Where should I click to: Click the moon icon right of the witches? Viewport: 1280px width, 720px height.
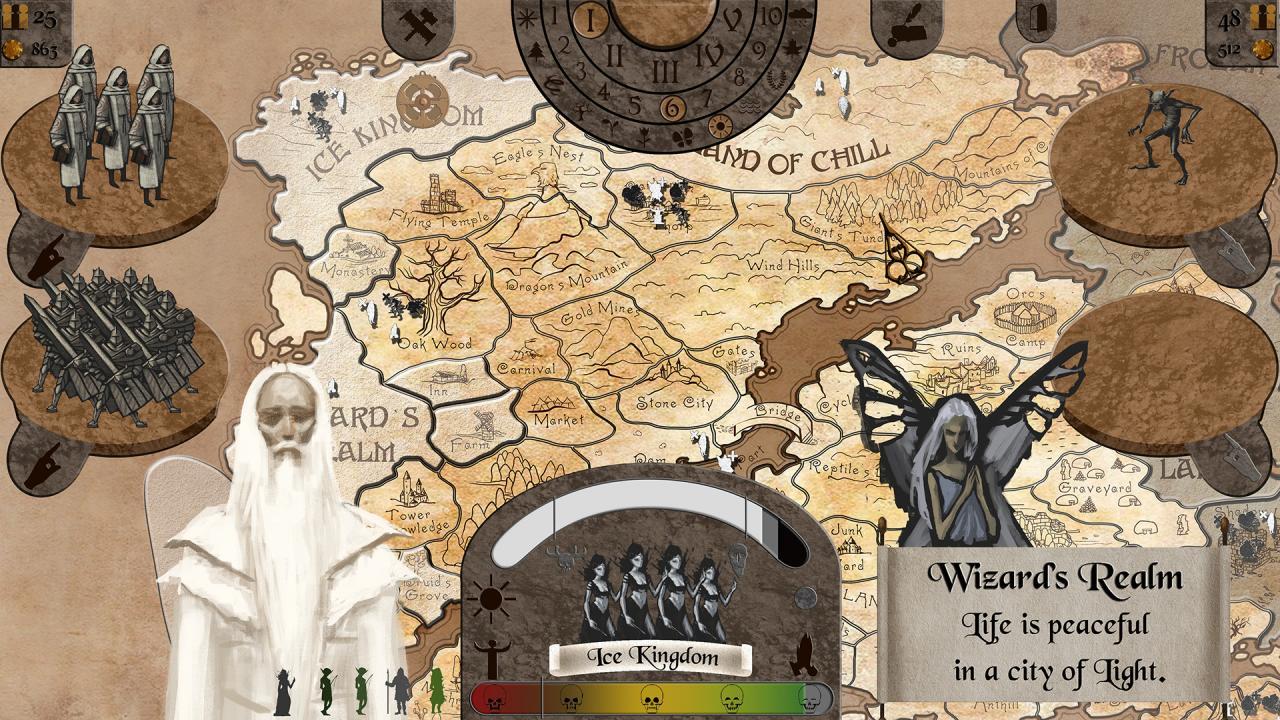click(805, 595)
